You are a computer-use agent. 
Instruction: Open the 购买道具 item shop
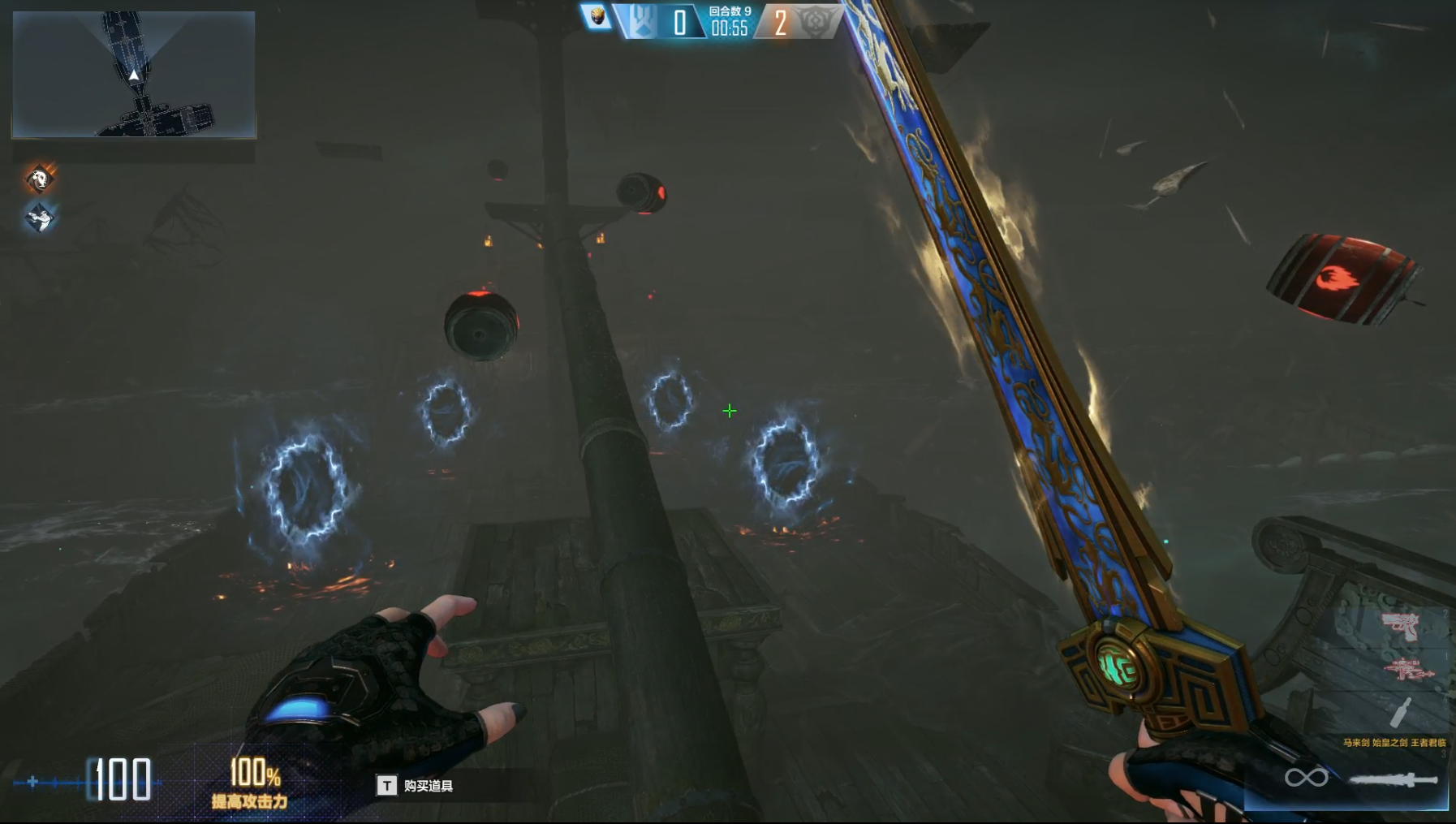416,786
